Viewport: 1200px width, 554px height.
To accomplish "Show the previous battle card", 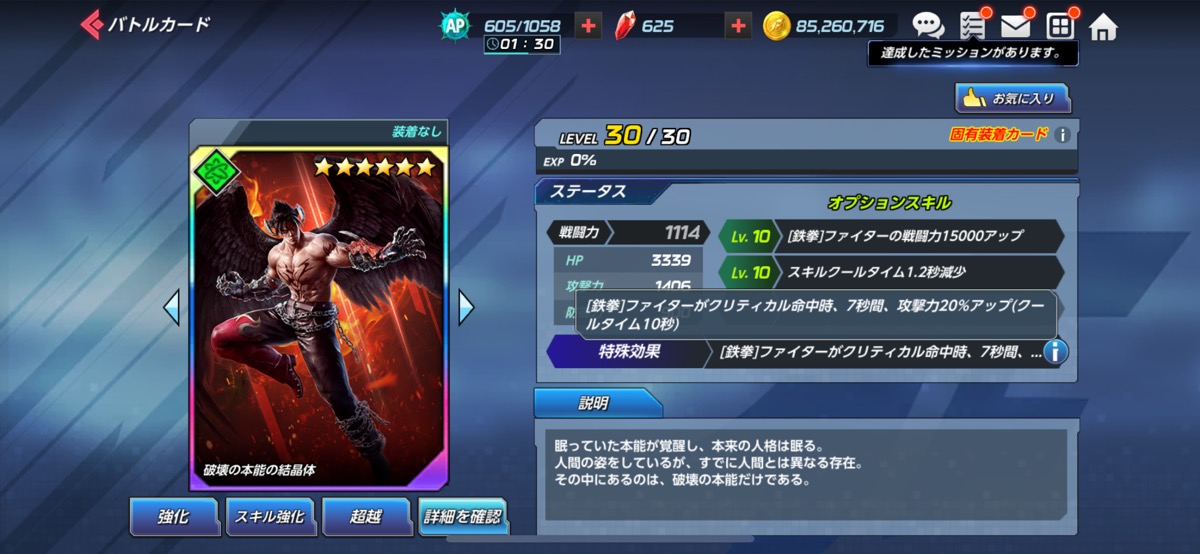I will coord(172,307).
